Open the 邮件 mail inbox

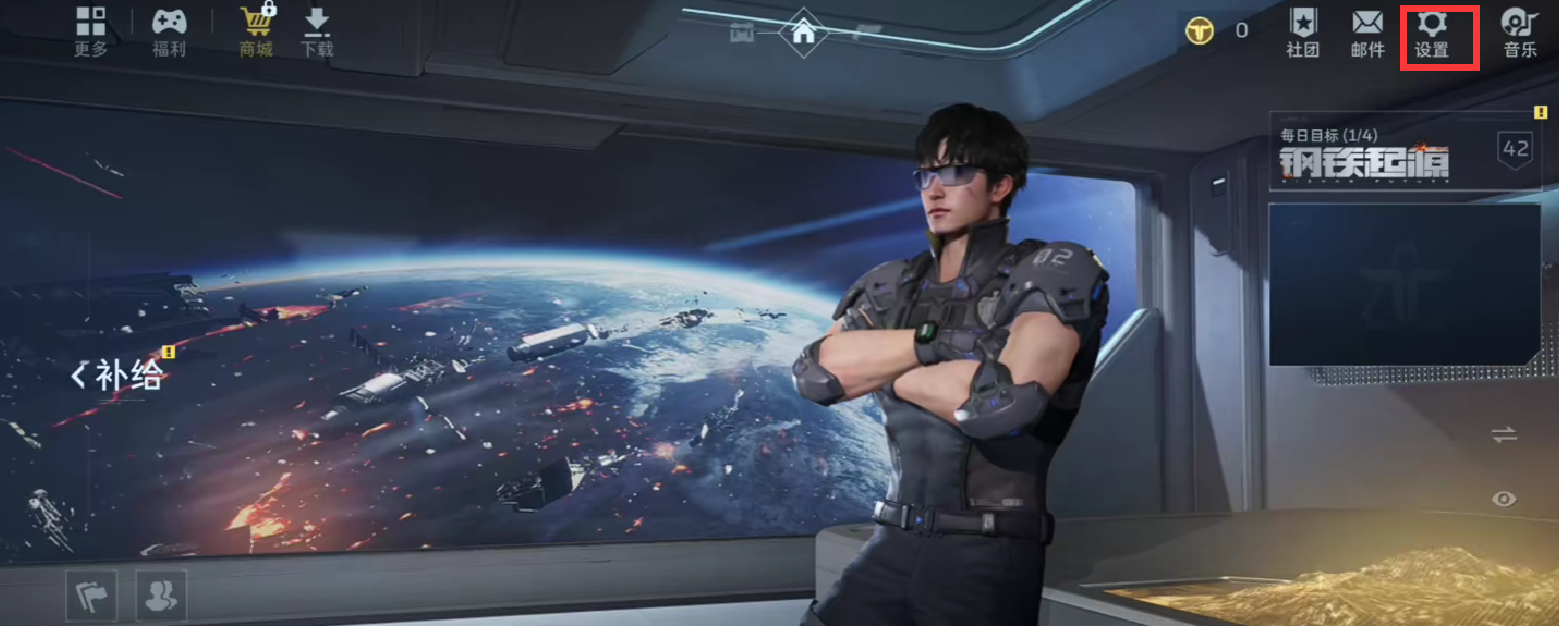point(1367,33)
